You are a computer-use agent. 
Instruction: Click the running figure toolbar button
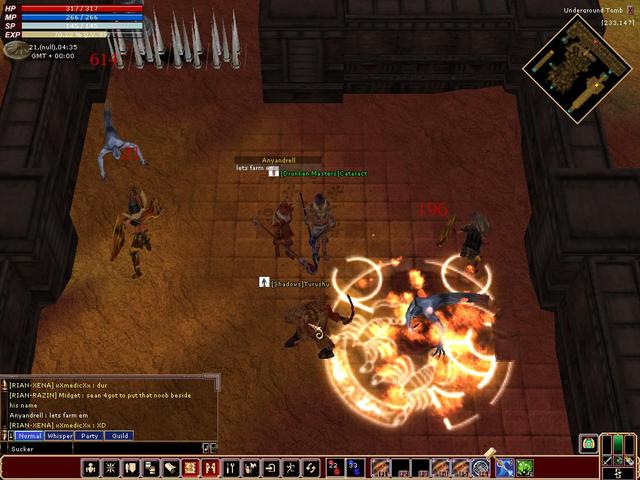pos(290,467)
